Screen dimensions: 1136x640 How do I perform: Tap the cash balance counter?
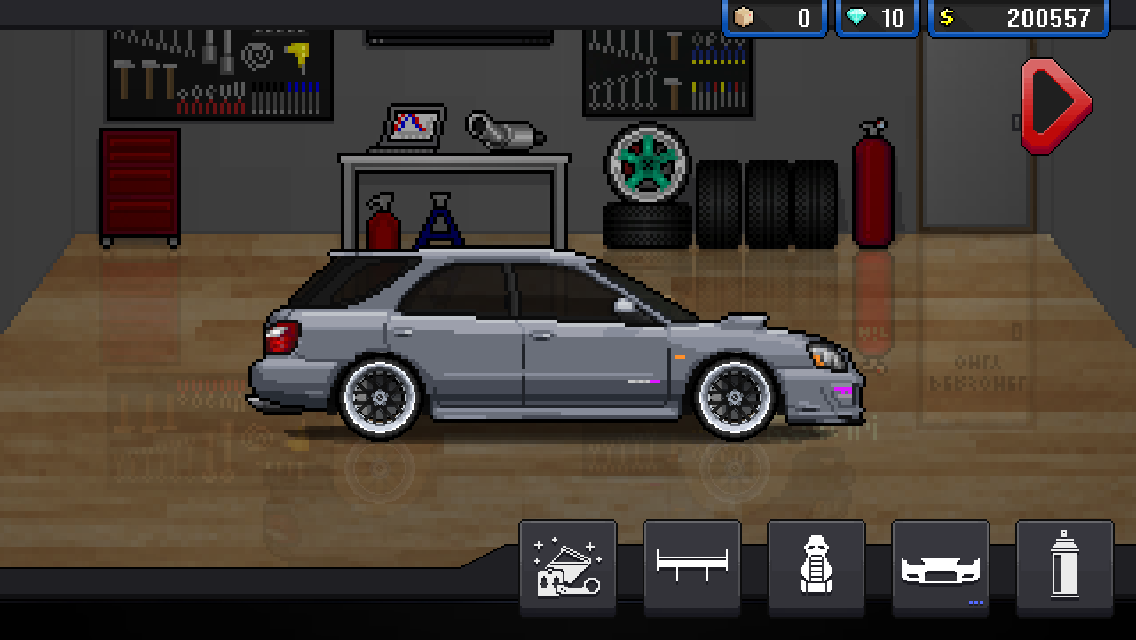click(x=1018, y=18)
